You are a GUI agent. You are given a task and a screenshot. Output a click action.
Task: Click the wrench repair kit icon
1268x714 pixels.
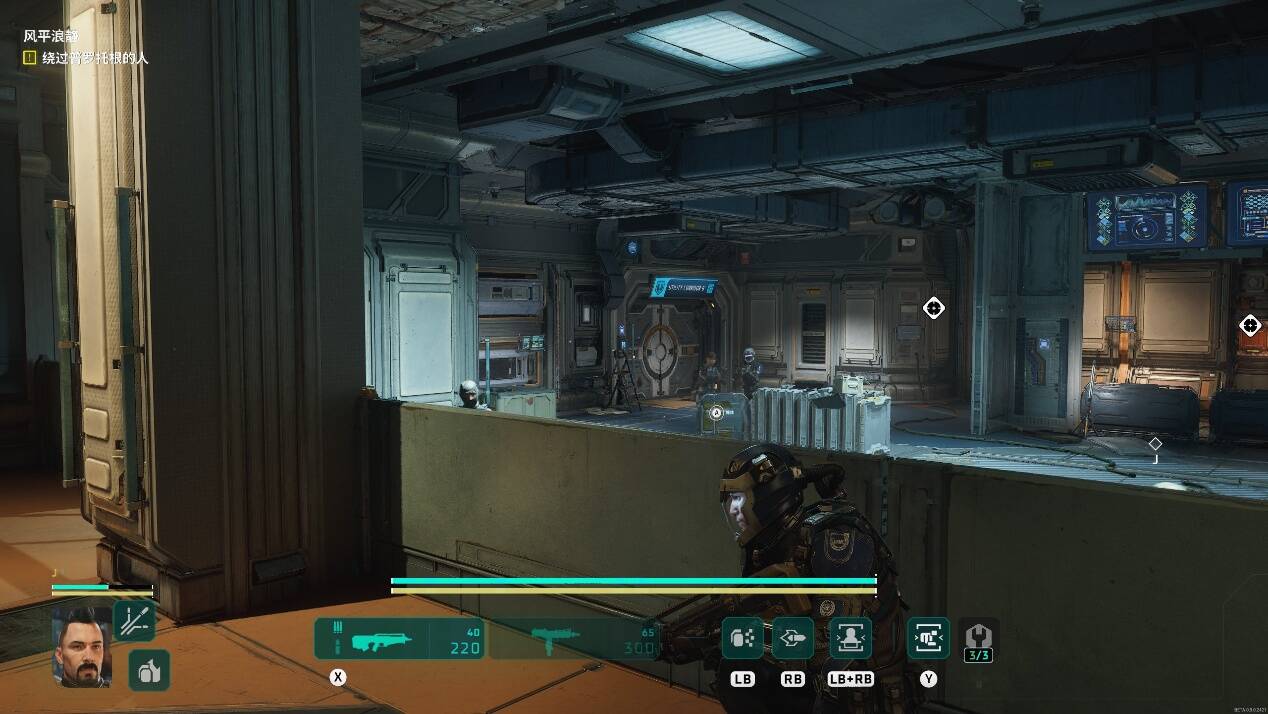978,636
